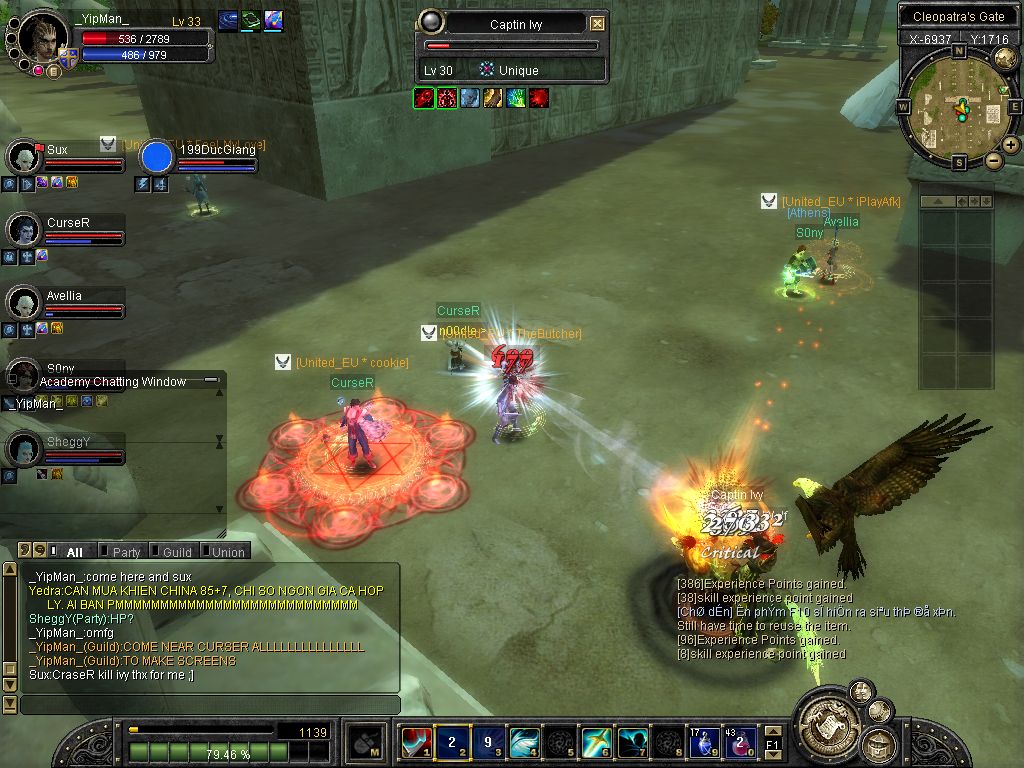Close the Captin Ivy target window
Image resolution: width=1024 pixels, height=768 pixels.
597,24
